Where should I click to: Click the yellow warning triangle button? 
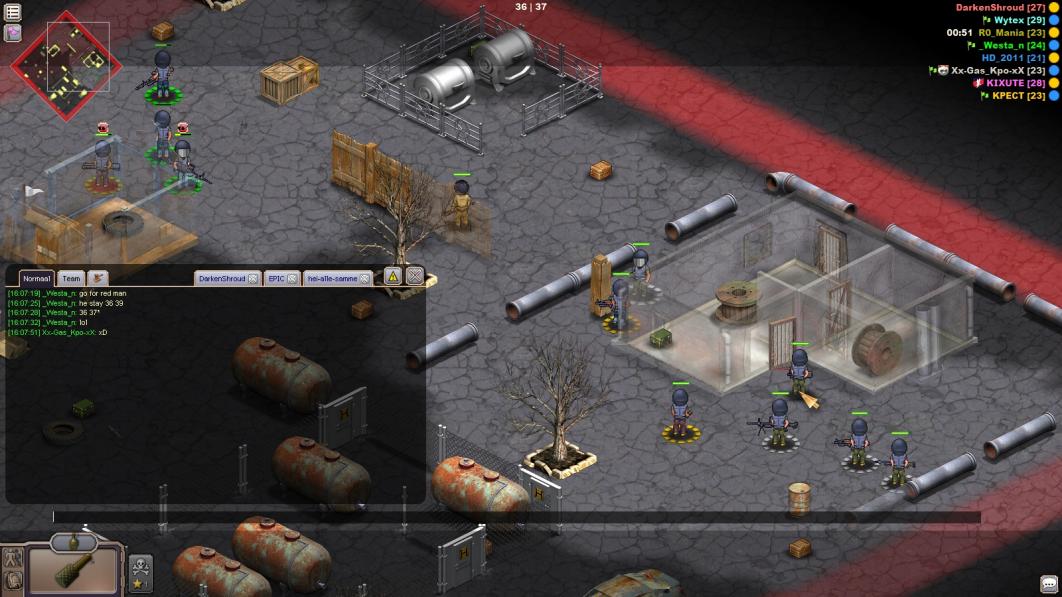(x=392, y=276)
